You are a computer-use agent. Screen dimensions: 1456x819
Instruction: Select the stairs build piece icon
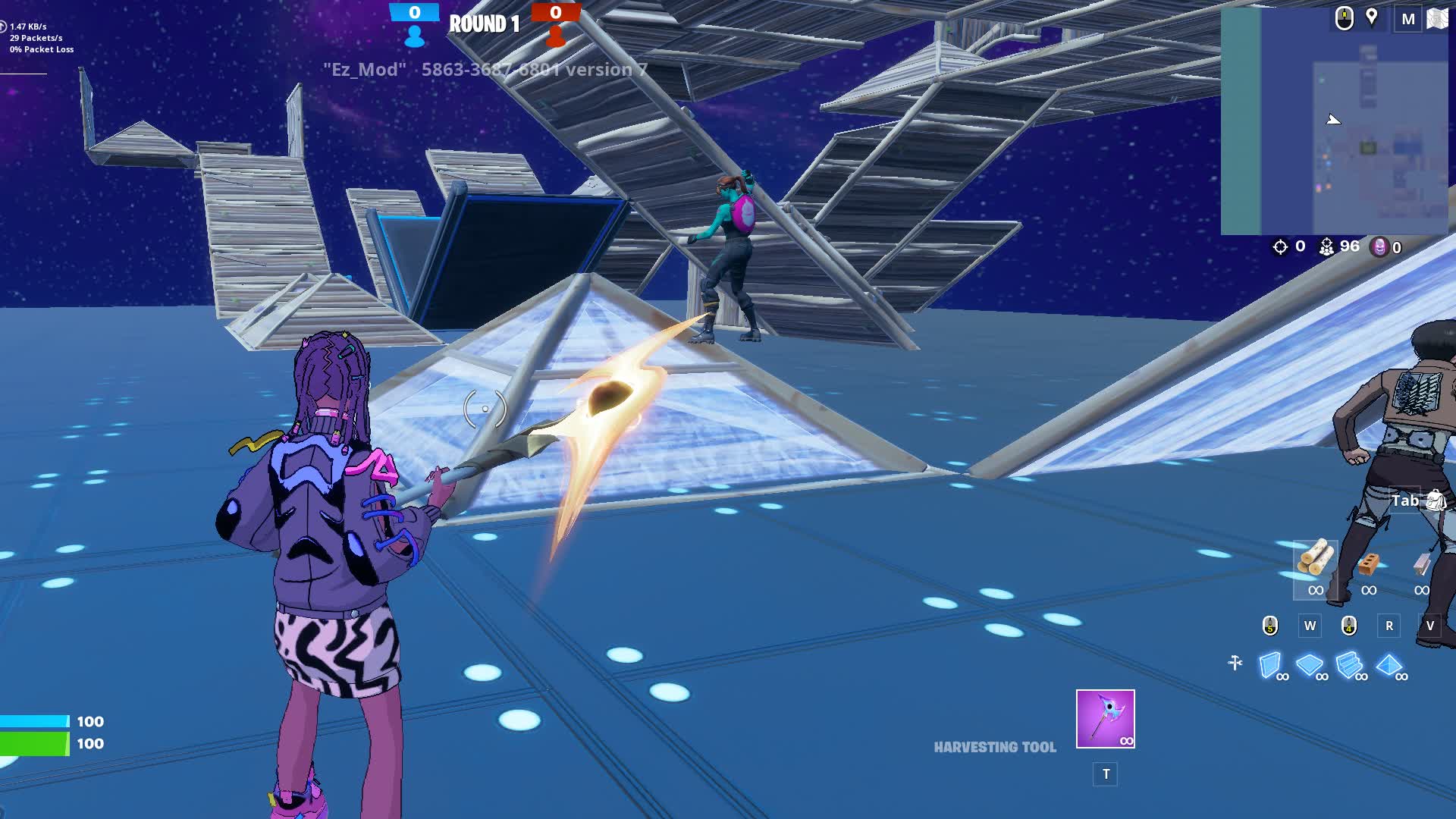(1349, 664)
